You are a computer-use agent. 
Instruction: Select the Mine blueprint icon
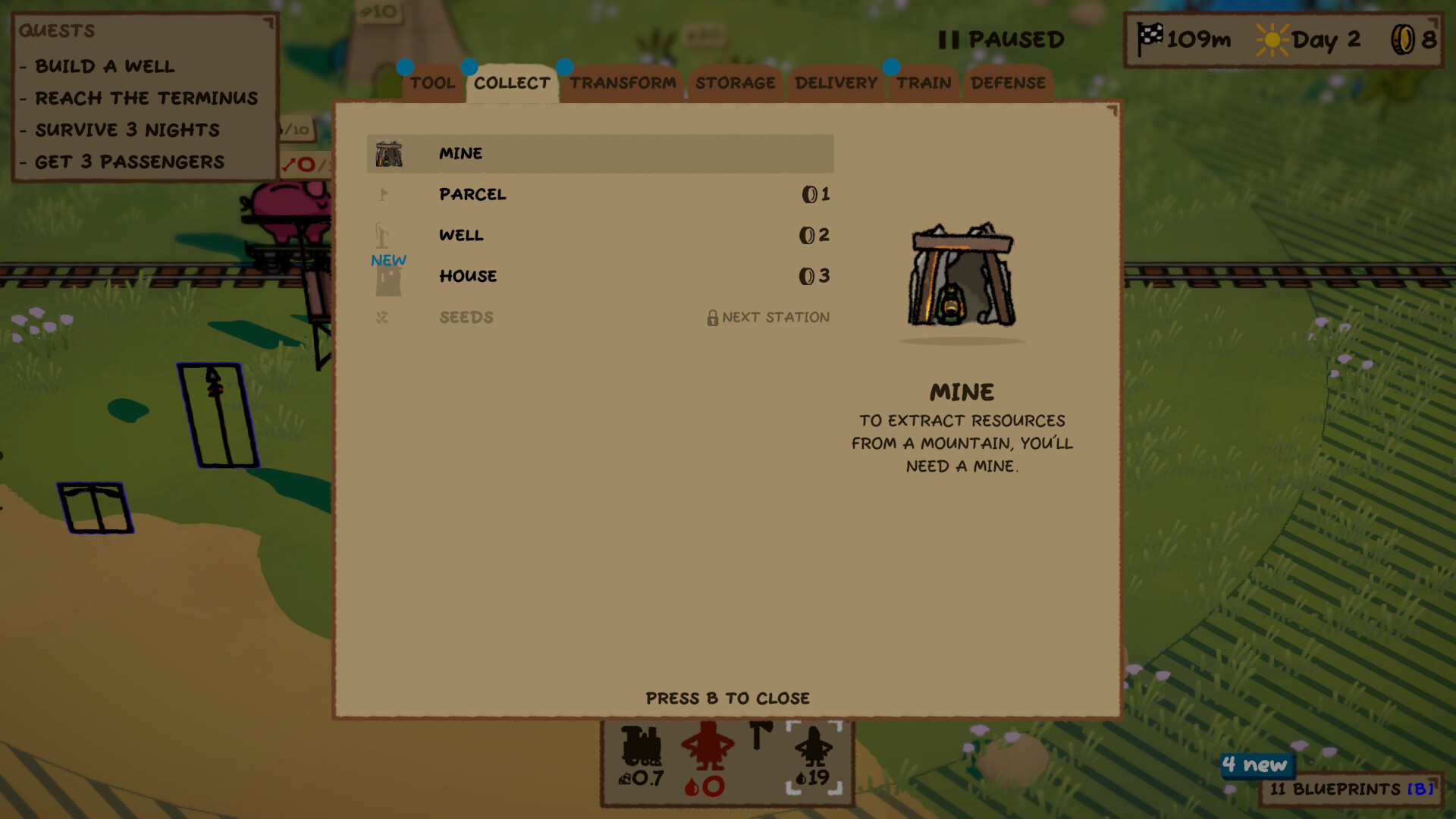pyautogui.click(x=390, y=152)
